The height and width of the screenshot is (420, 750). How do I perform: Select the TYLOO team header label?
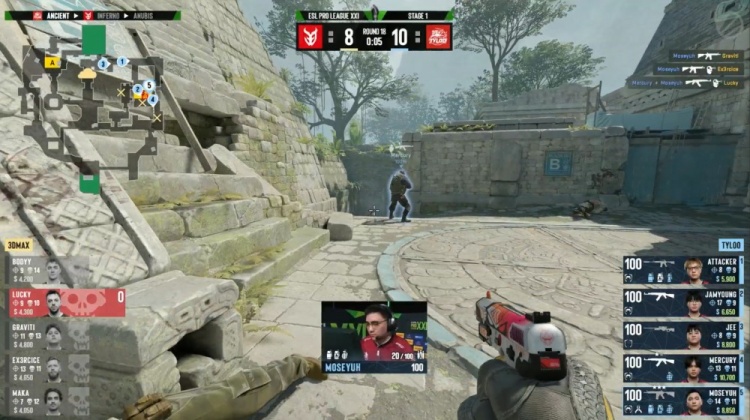(x=729, y=244)
